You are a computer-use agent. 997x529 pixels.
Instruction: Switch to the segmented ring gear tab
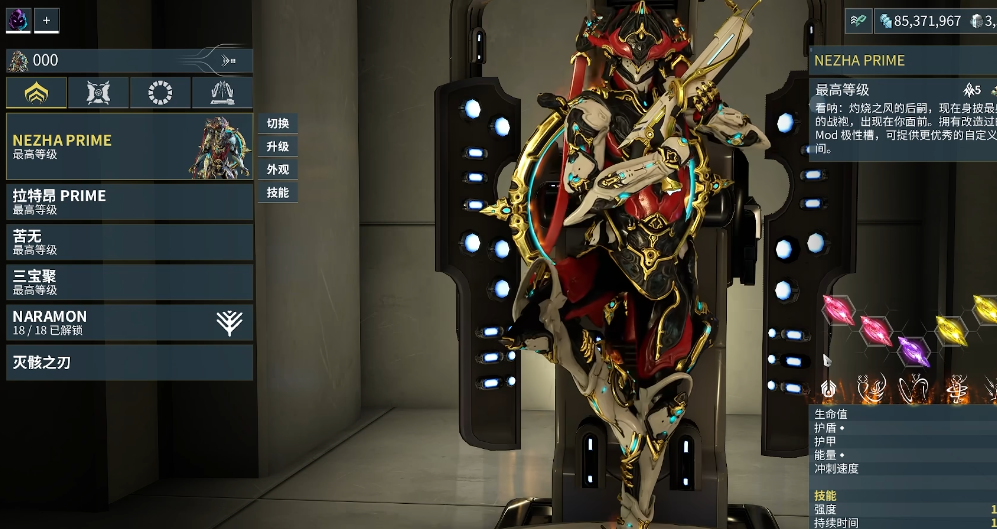(160, 93)
